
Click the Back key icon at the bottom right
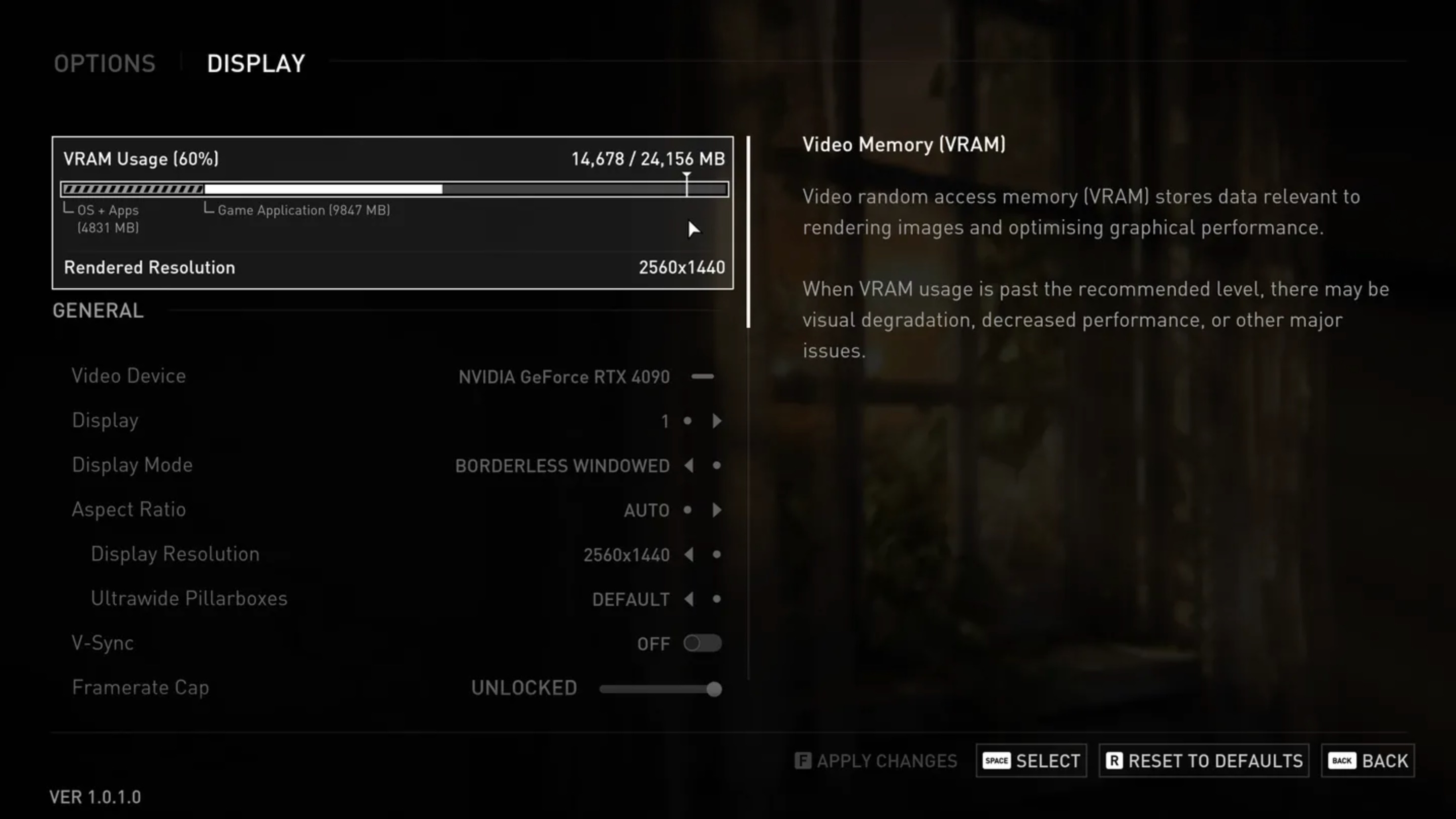[x=1342, y=761]
